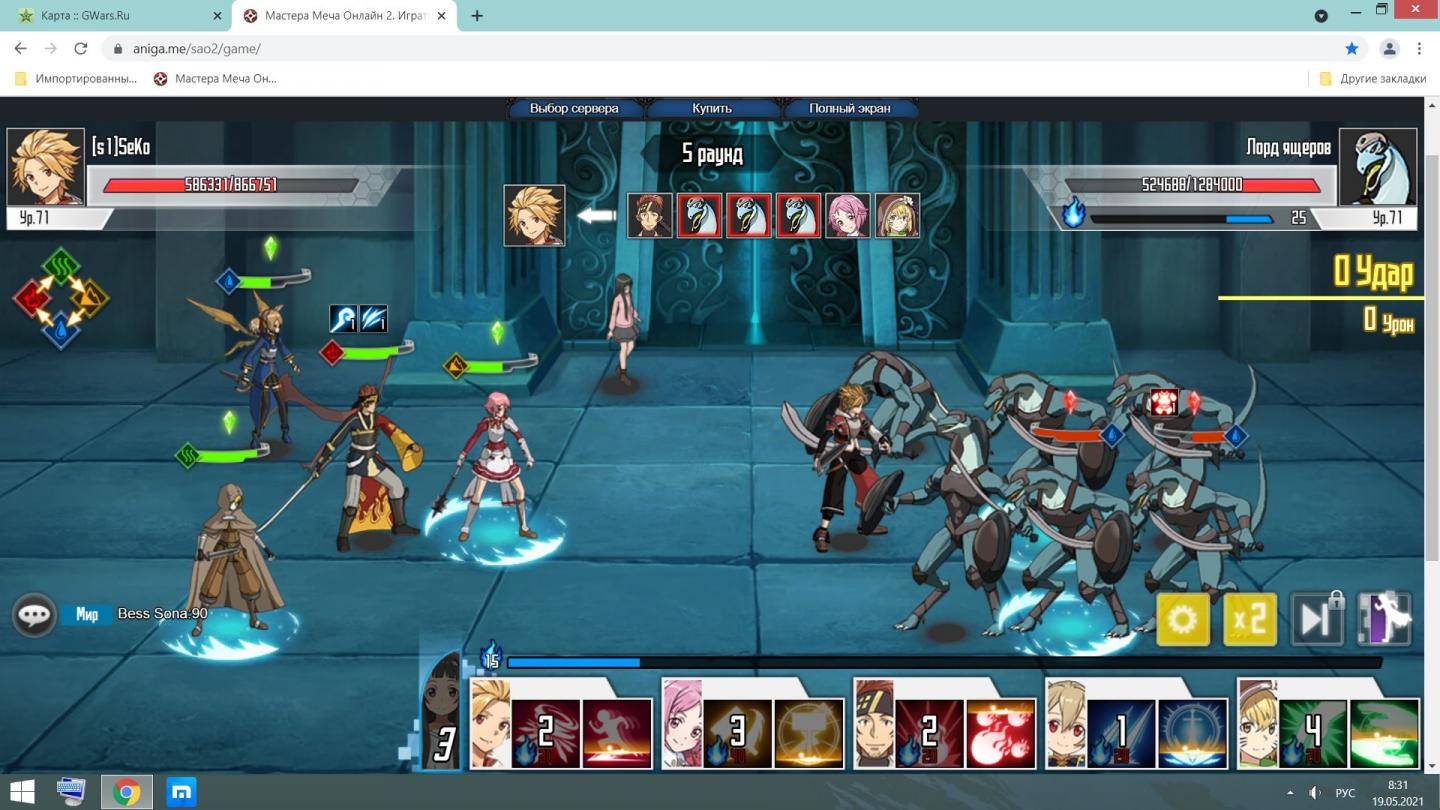Click the purple running figure exit button
Viewport: 1440px width, 810px height.
[x=1385, y=620]
